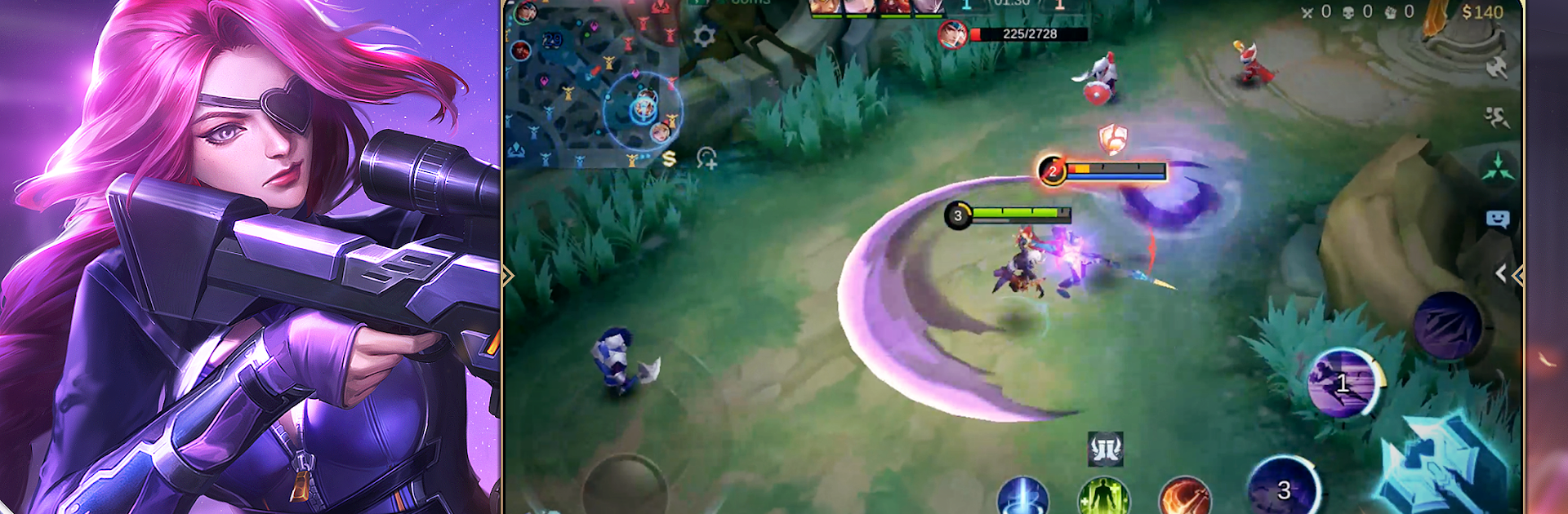Open settings via the gear icon
The height and width of the screenshot is (514, 1568).
point(704,36)
